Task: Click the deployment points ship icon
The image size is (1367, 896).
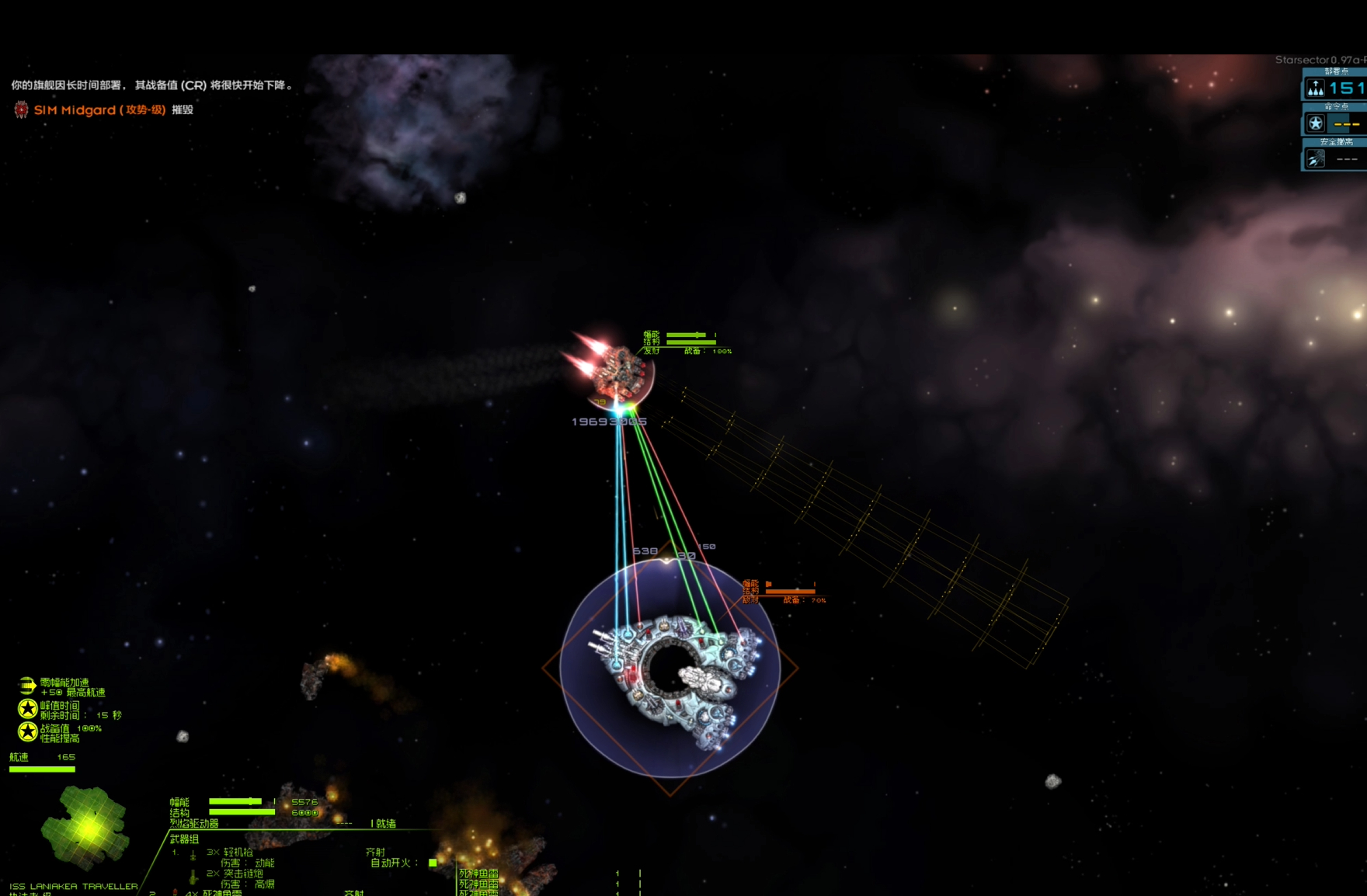Action: pos(1316,88)
